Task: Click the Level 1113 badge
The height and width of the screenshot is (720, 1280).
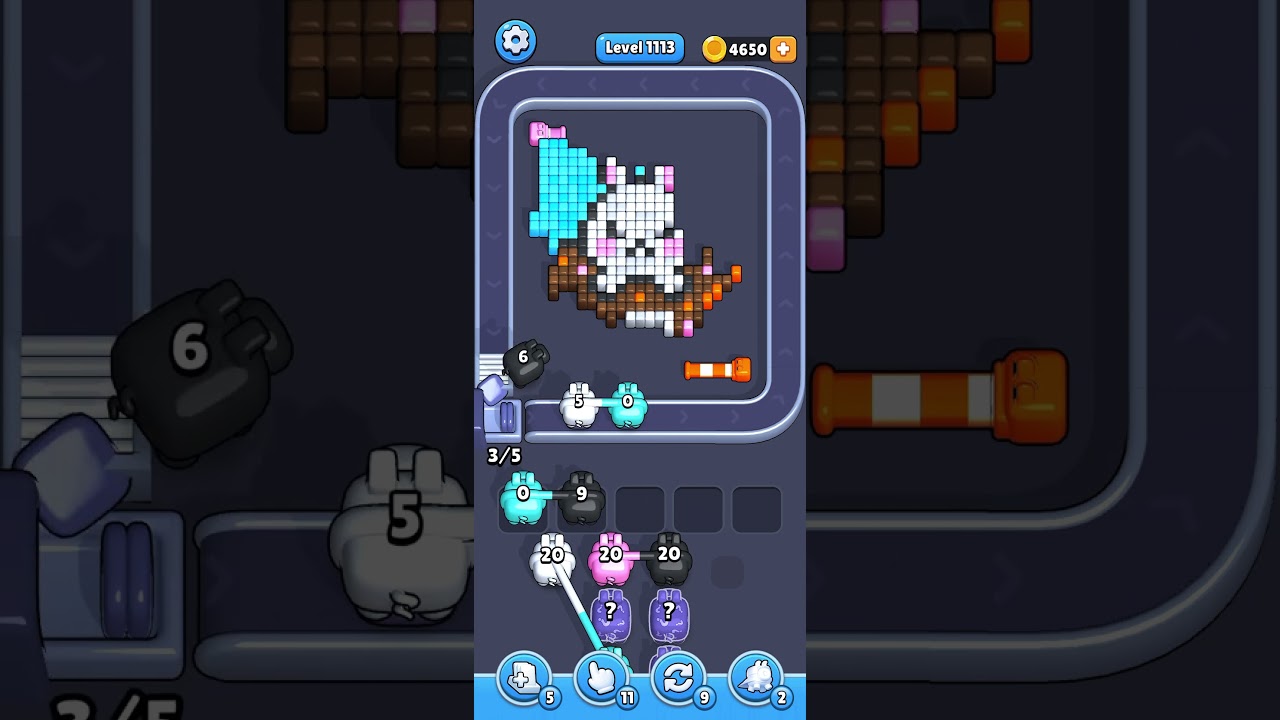Action: click(x=639, y=47)
